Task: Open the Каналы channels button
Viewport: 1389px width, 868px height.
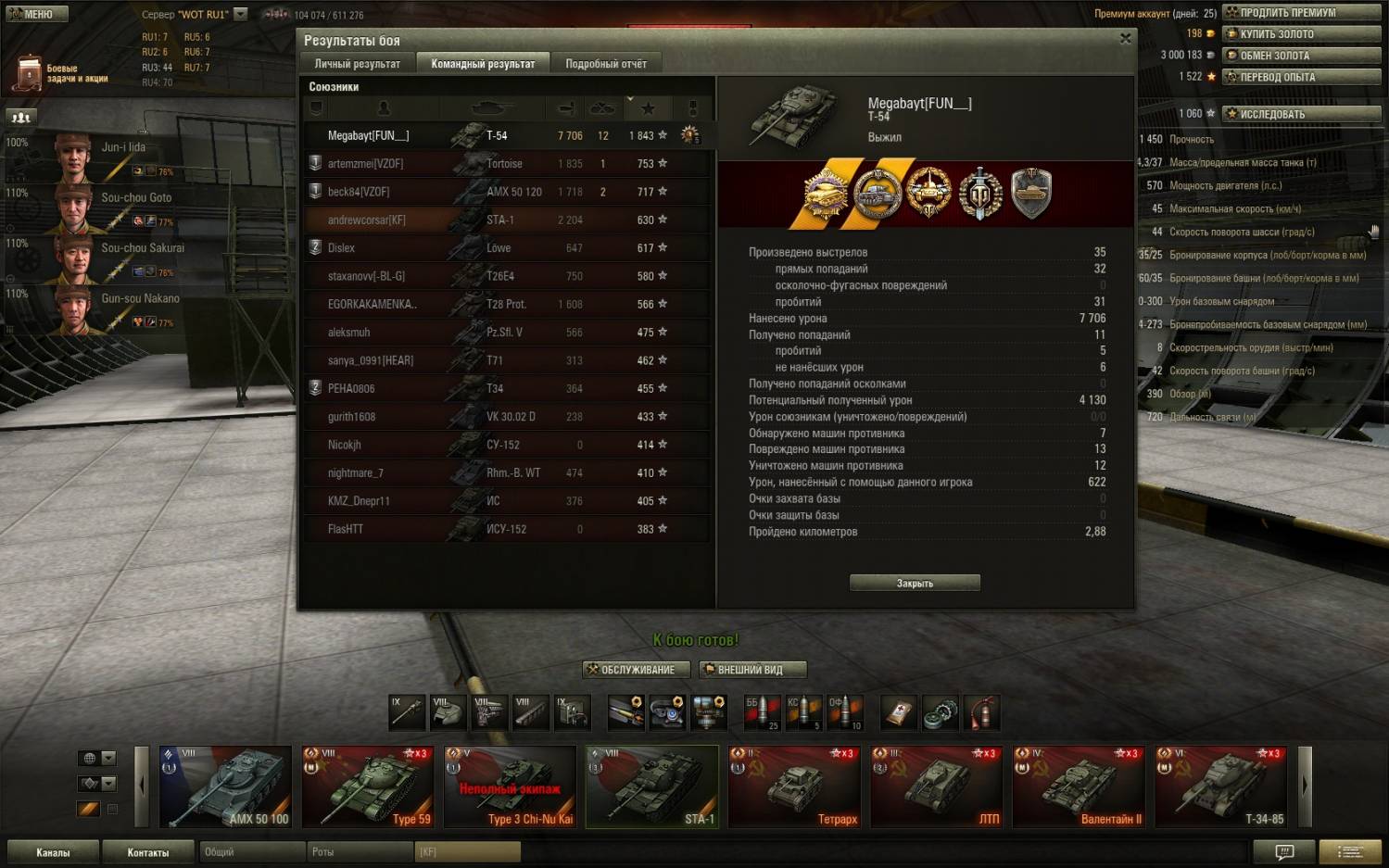Action: (x=53, y=852)
